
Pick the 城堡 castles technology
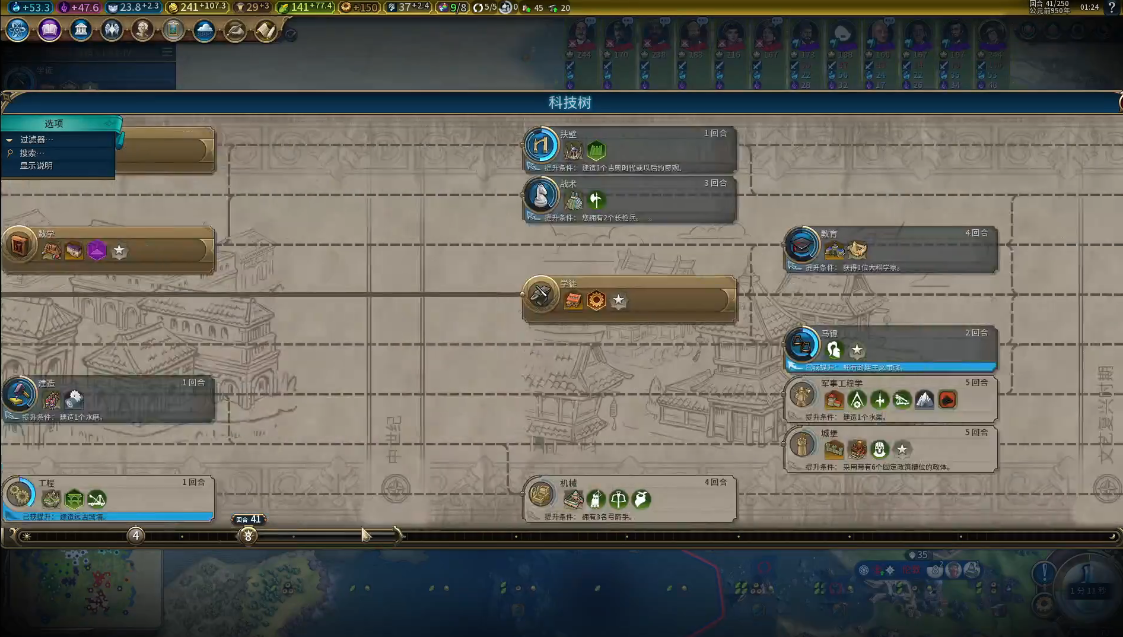pos(892,448)
